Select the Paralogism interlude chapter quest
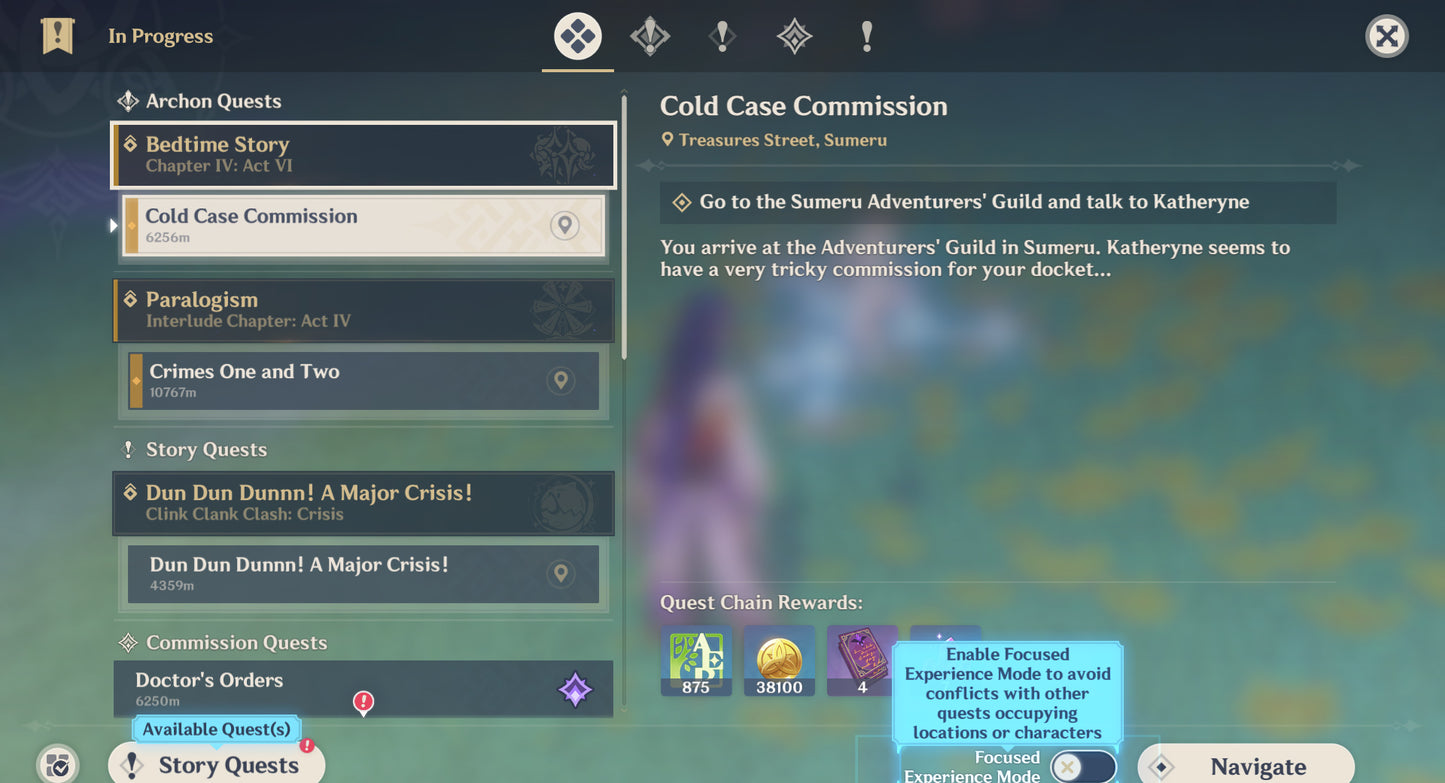The image size is (1445, 783). (x=363, y=310)
